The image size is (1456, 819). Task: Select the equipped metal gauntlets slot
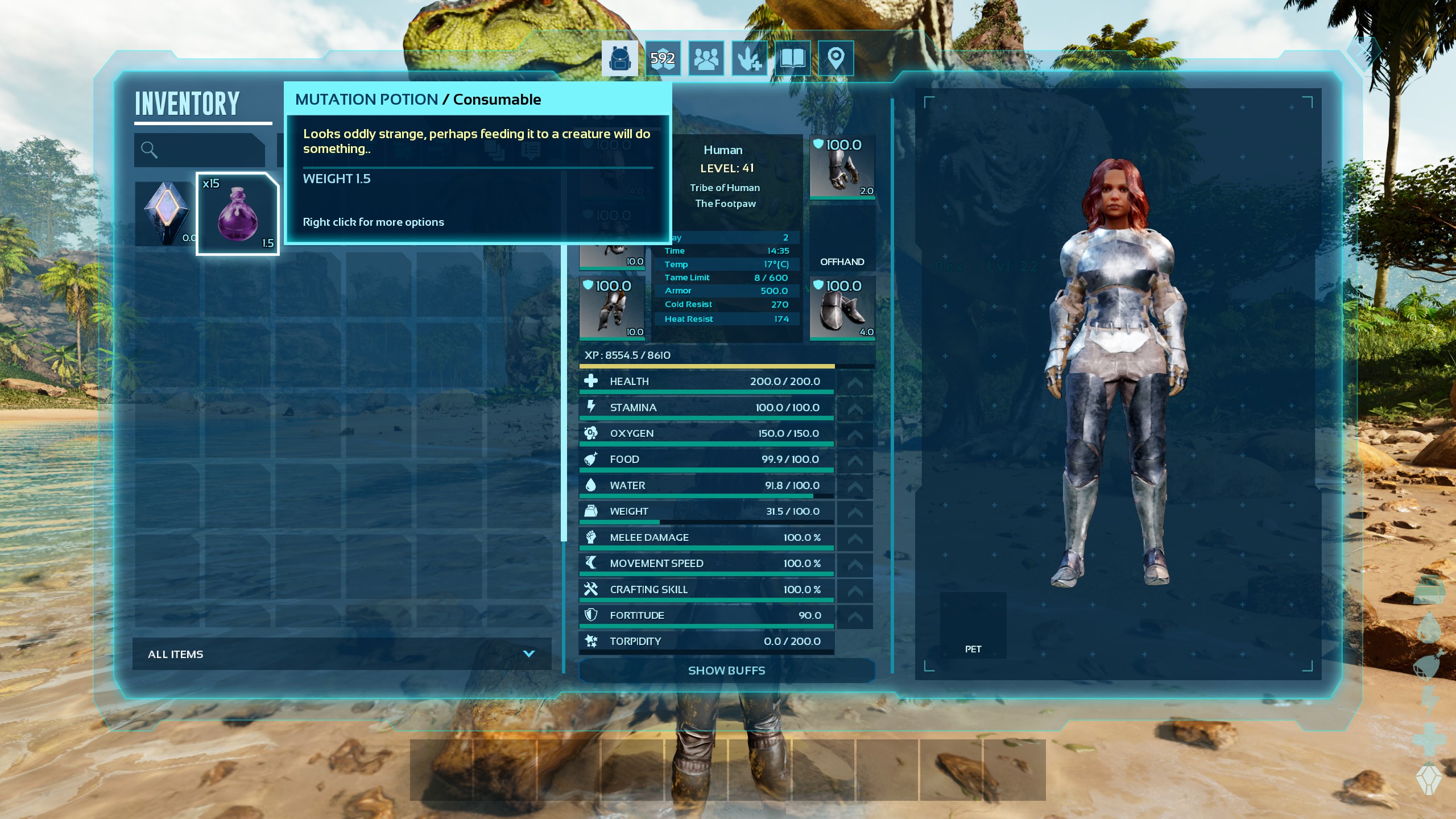(x=842, y=167)
